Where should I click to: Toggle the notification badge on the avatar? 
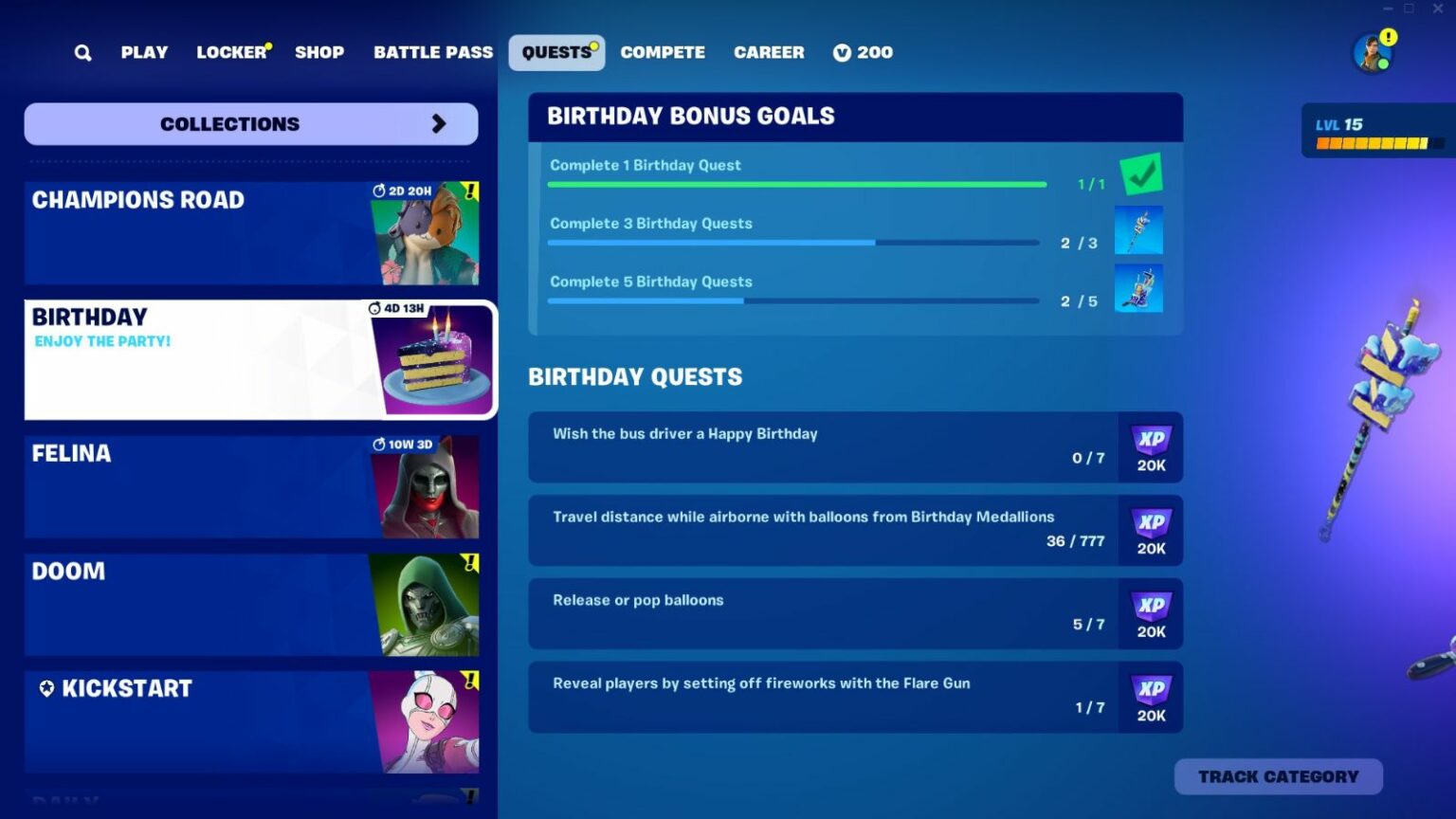1387,36
